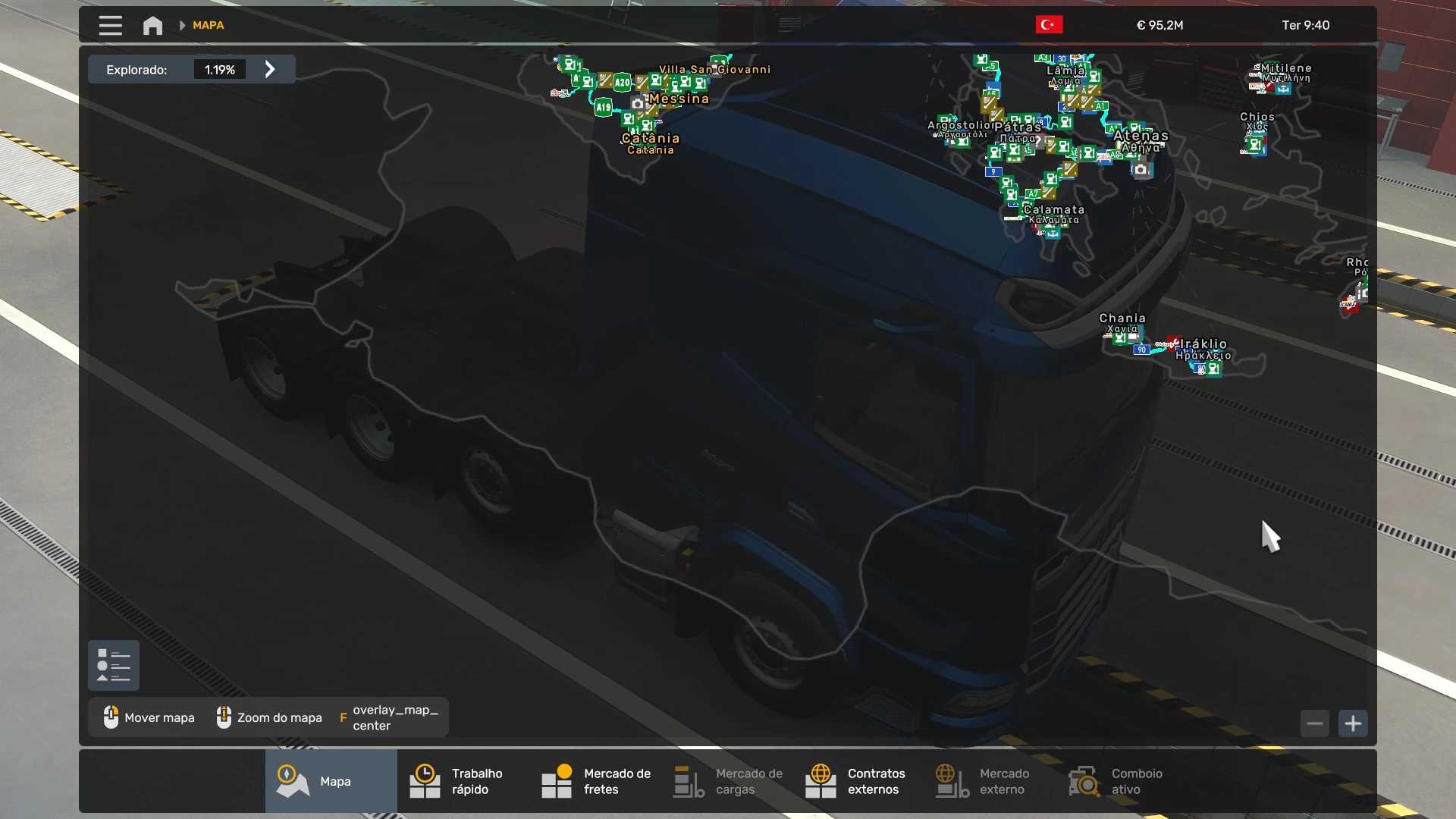Zoom in the map with plus button
This screenshot has width=1456, height=819.
click(x=1353, y=723)
